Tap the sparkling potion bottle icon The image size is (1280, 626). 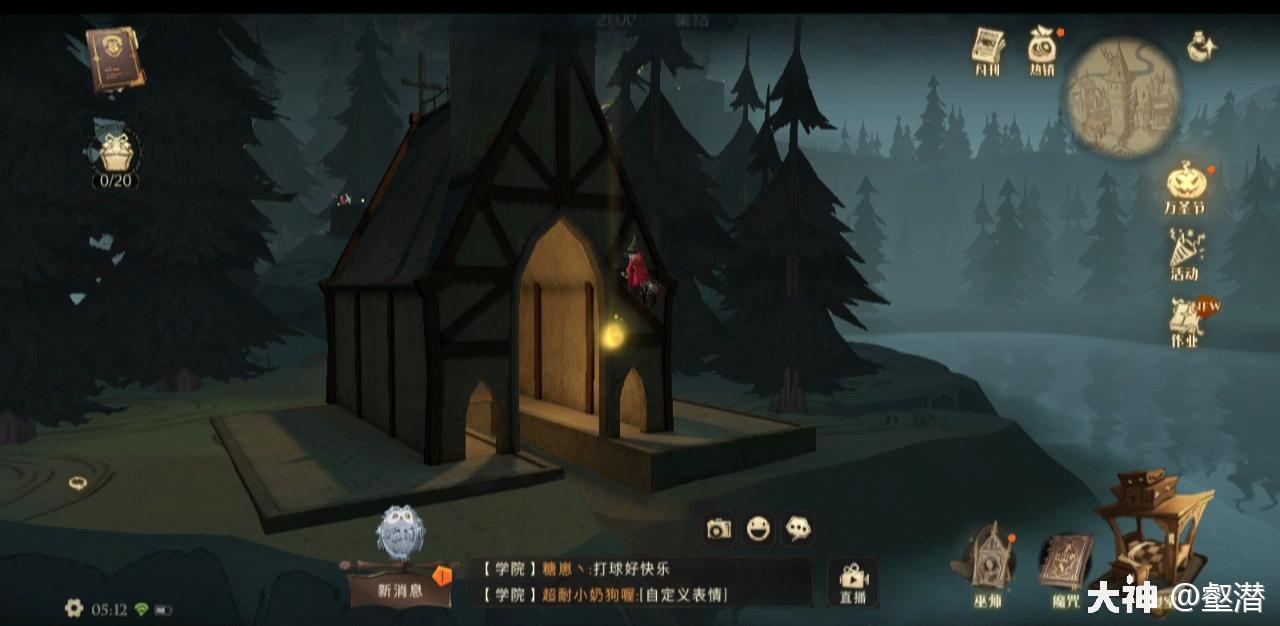coord(1201,45)
